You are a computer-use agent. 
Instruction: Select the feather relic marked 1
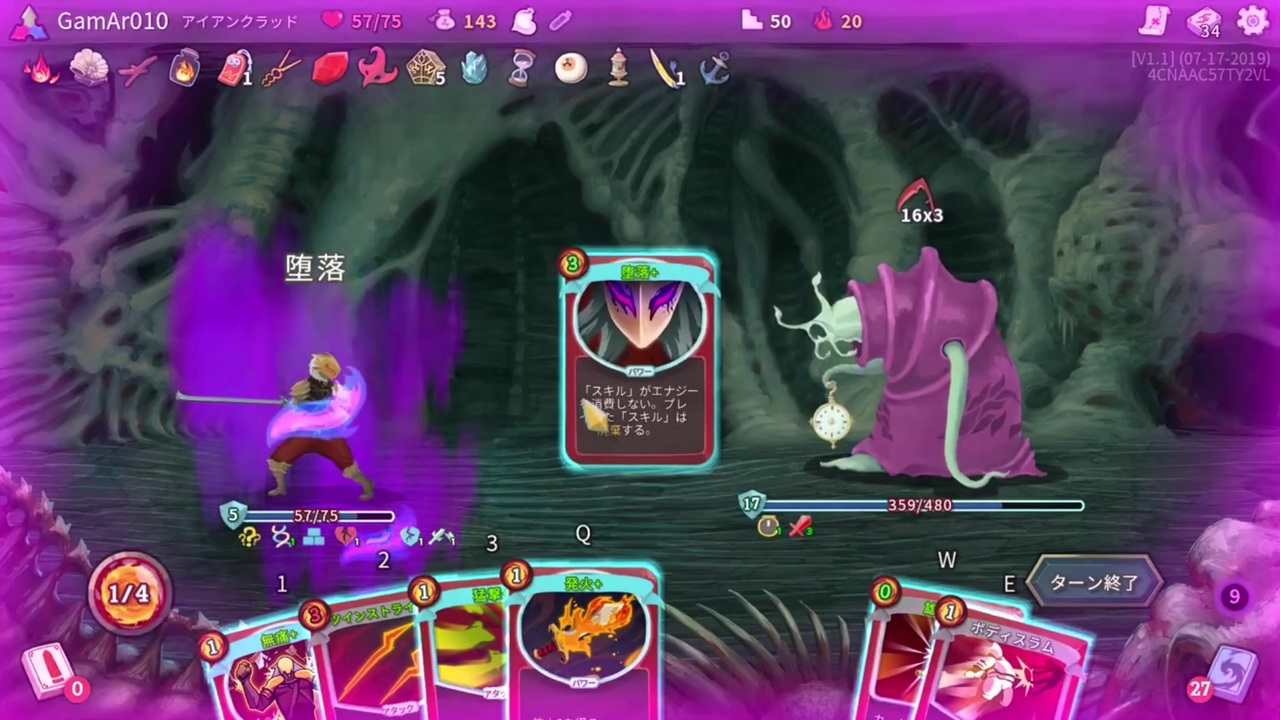pyautogui.click(x=665, y=68)
